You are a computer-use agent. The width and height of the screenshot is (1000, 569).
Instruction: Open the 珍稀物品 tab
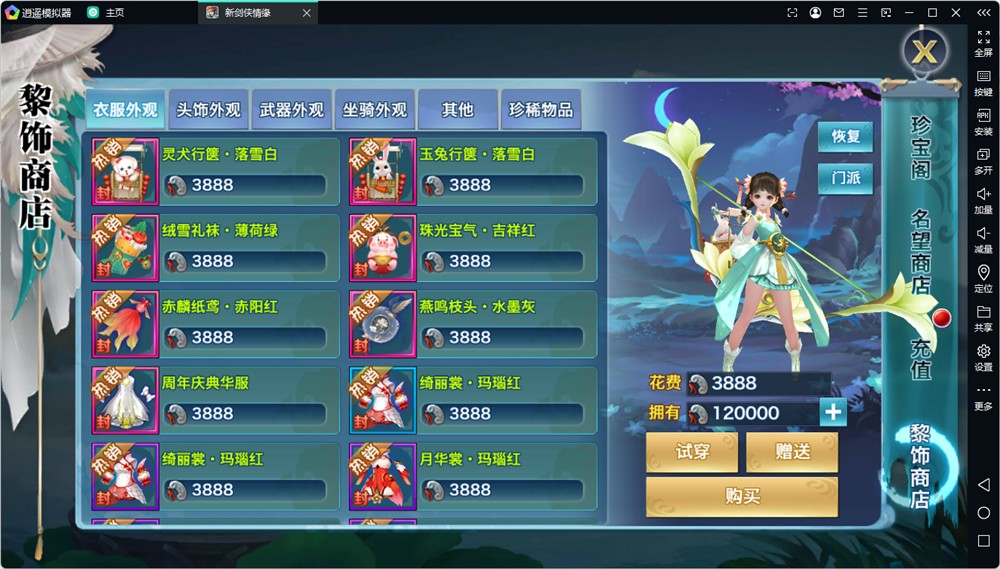pos(540,110)
